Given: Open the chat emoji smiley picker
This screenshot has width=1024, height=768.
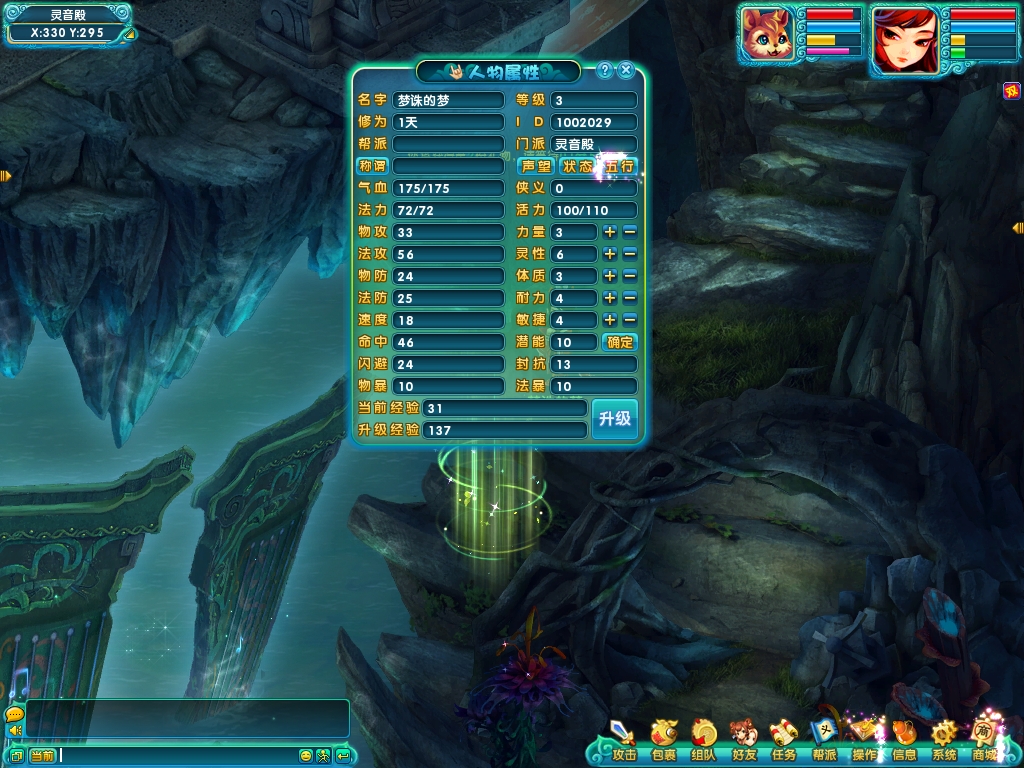Looking at the screenshot, I should tap(306, 755).
